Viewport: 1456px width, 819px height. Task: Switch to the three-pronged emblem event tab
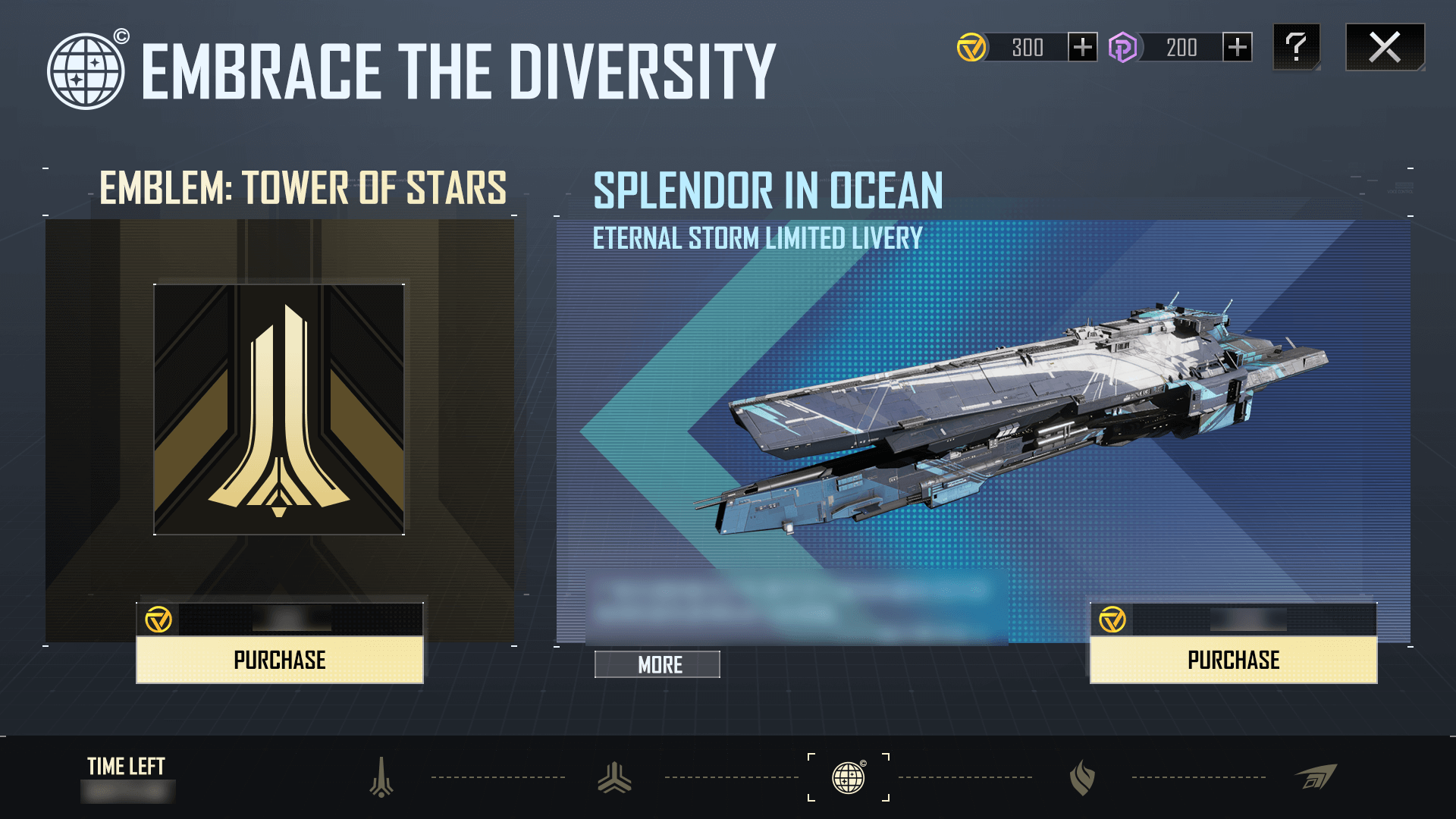(614, 777)
